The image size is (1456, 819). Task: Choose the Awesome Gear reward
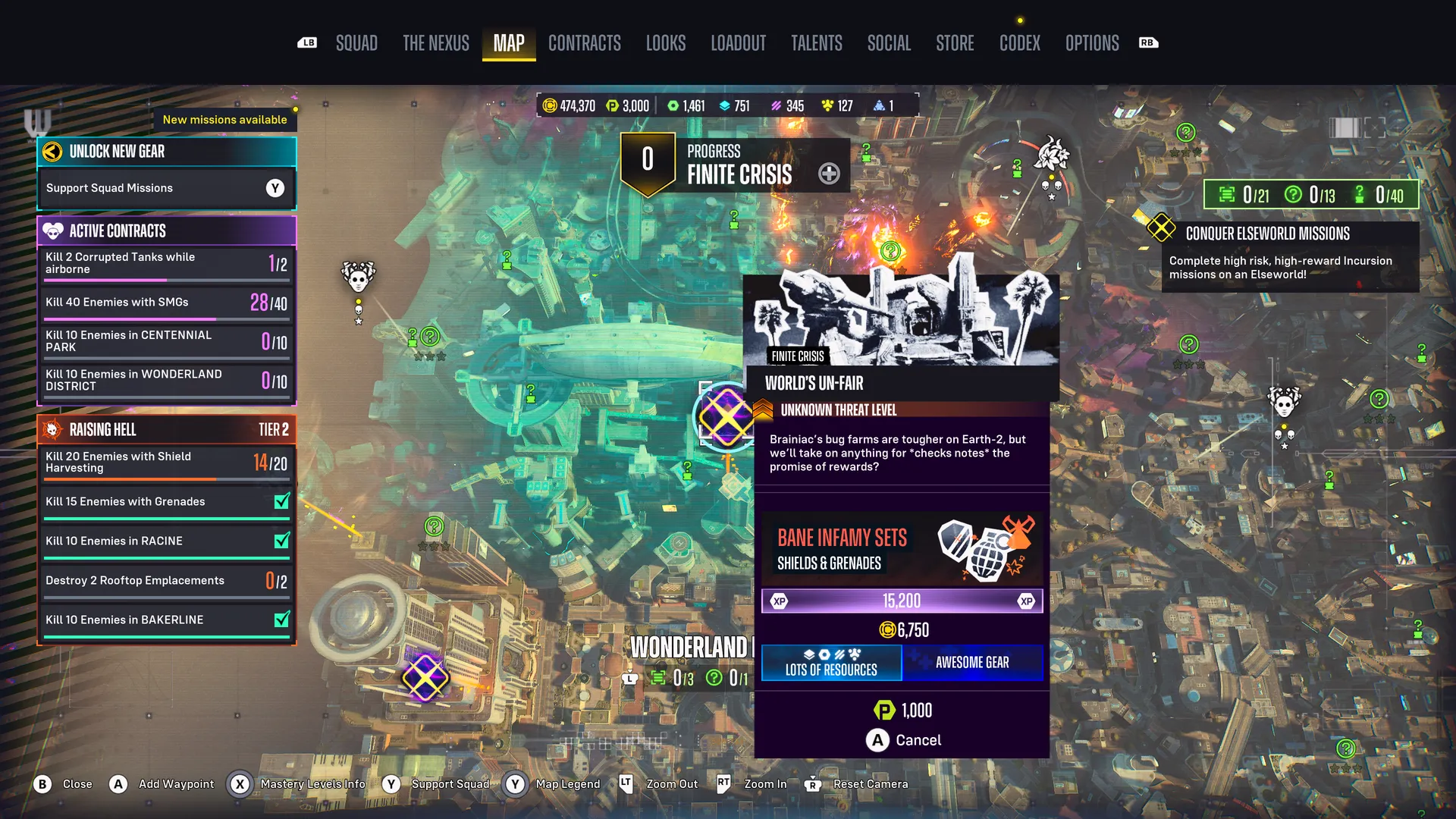(972, 663)
